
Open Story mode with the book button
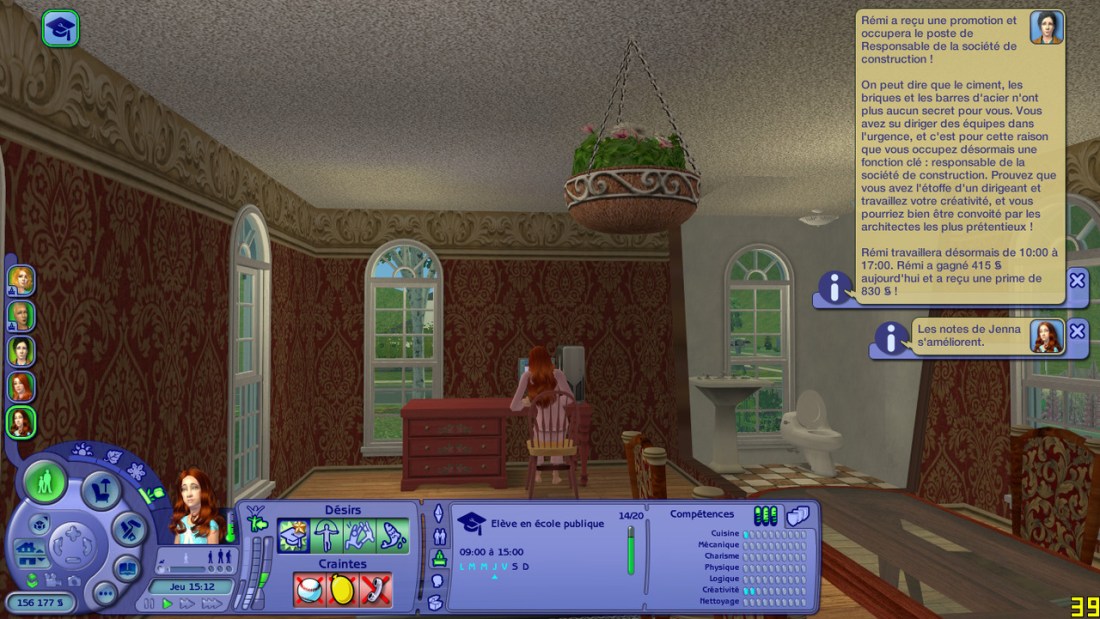127,568
